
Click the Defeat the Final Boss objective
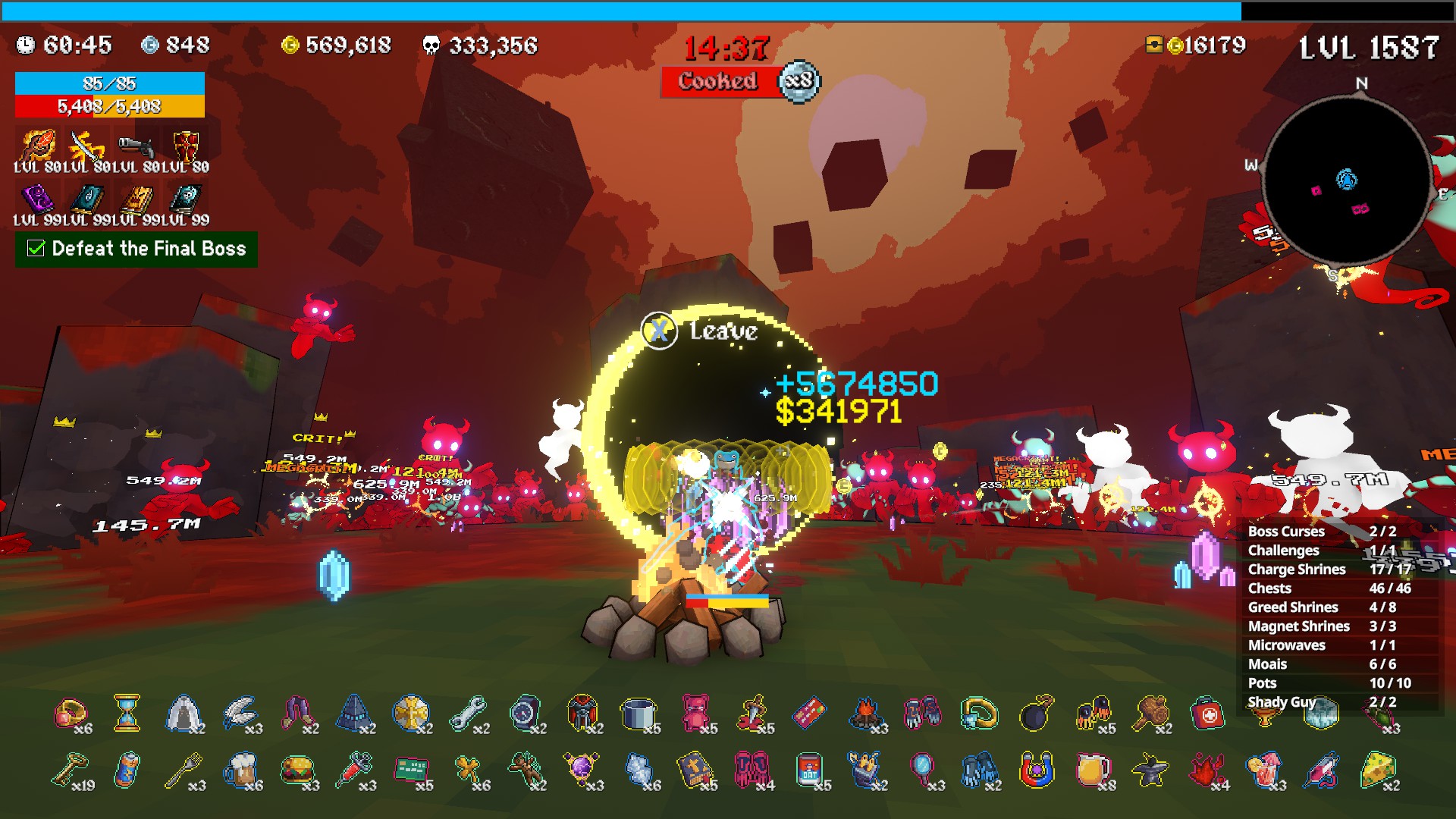coord(136,249)
